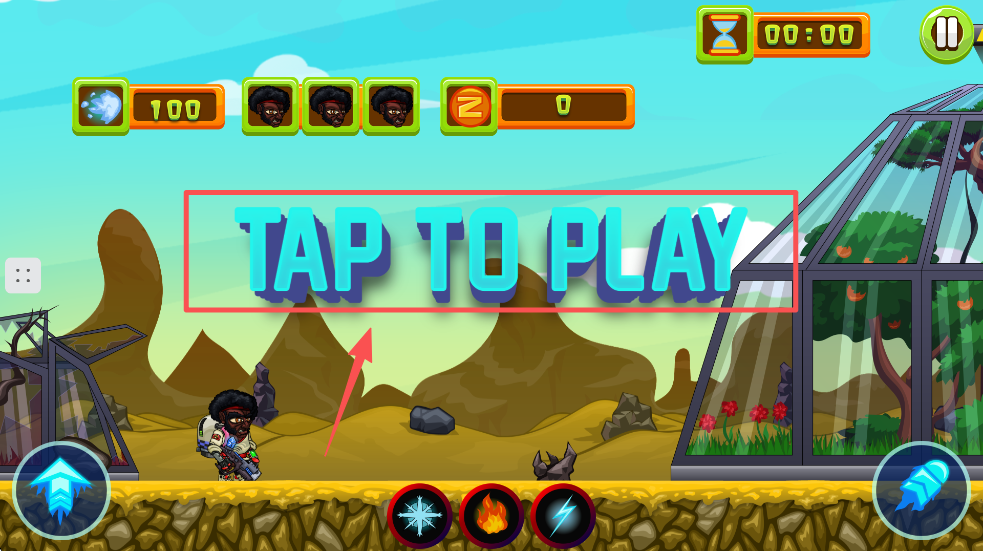Screen dimensions: 983x551
Task: Select the snowflake ice power
Action: [420, 516]
